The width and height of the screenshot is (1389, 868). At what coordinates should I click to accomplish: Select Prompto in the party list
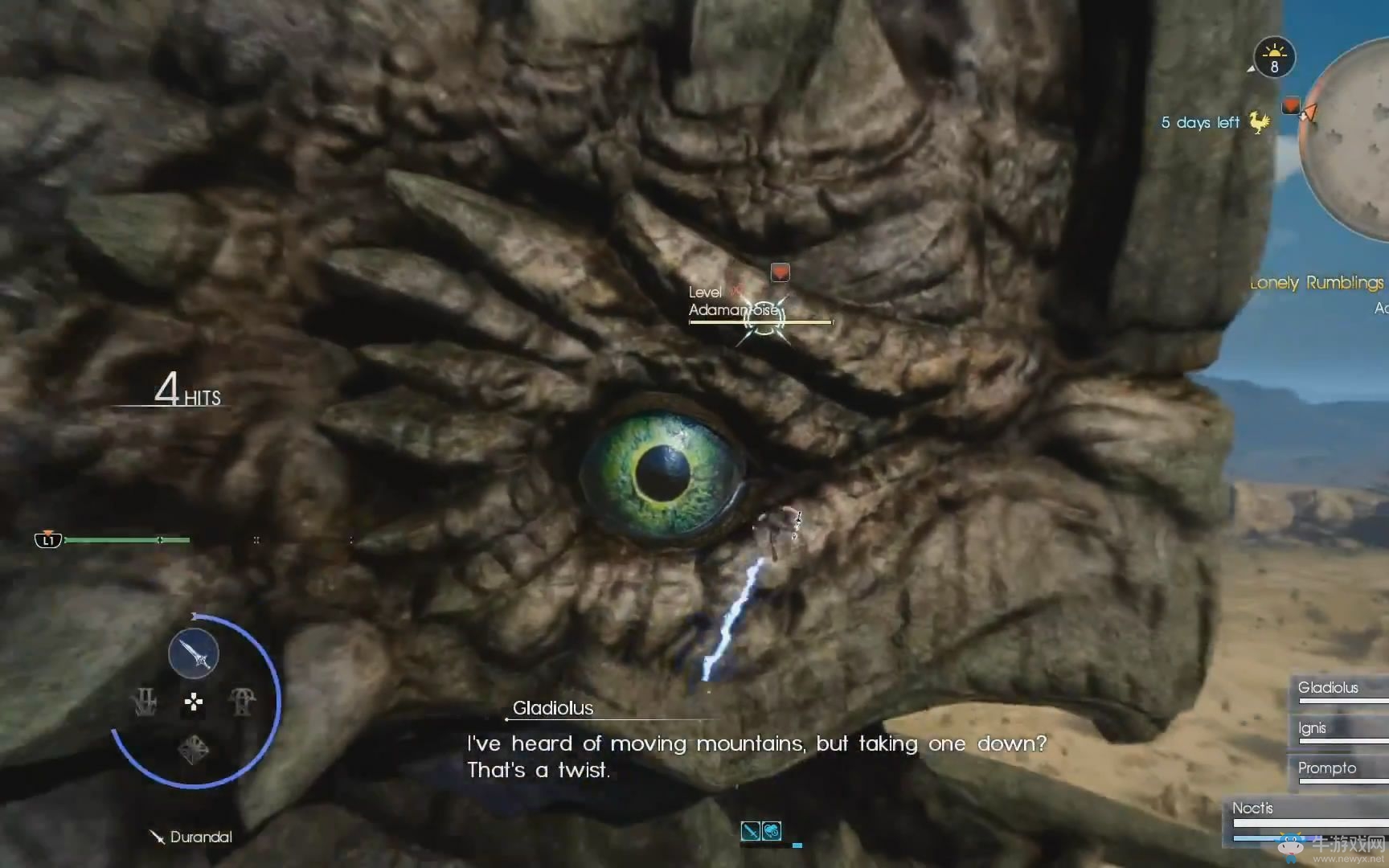(x=1327, y=768)
